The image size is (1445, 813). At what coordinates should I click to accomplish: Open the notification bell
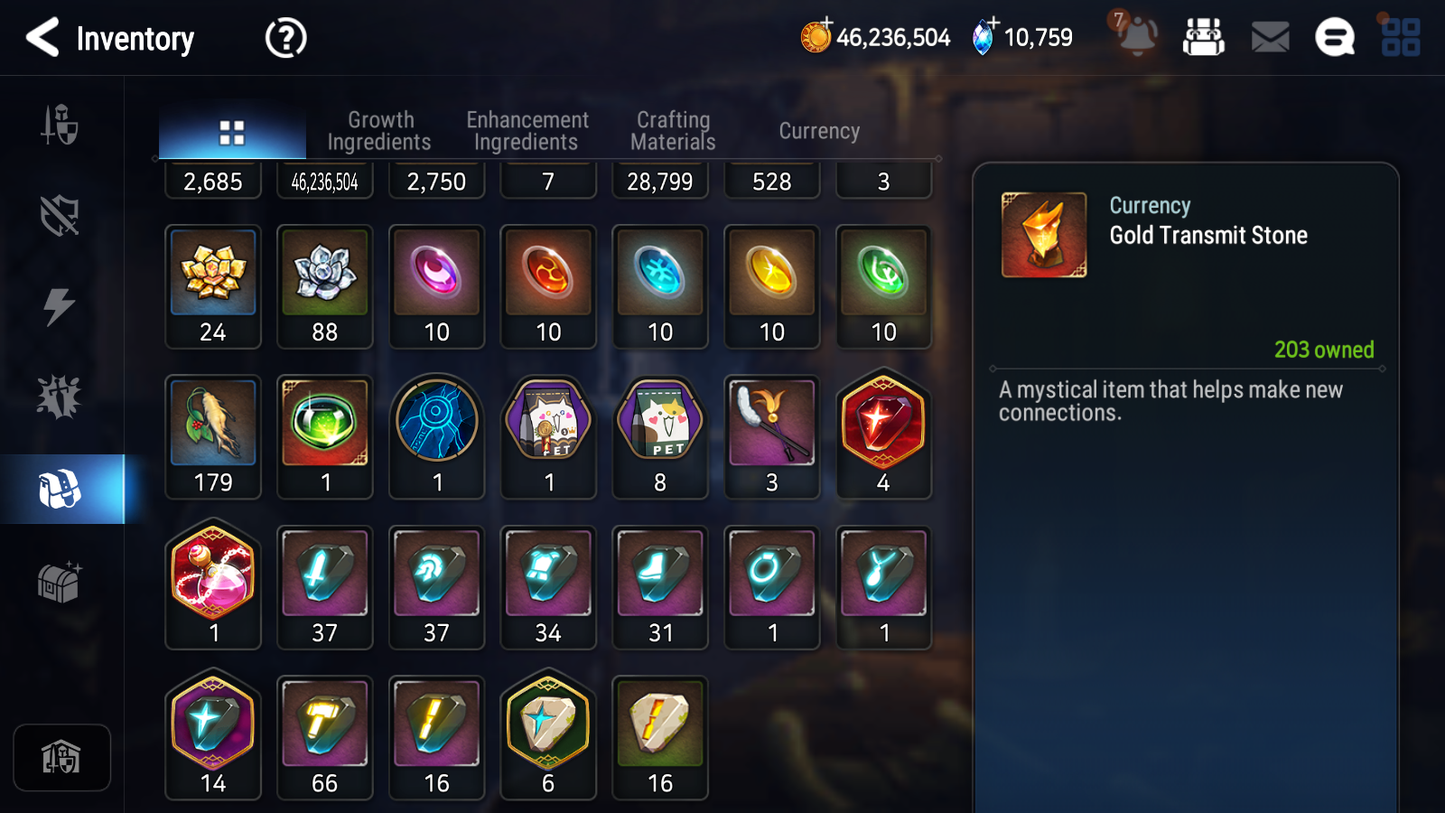[1137, 37]
